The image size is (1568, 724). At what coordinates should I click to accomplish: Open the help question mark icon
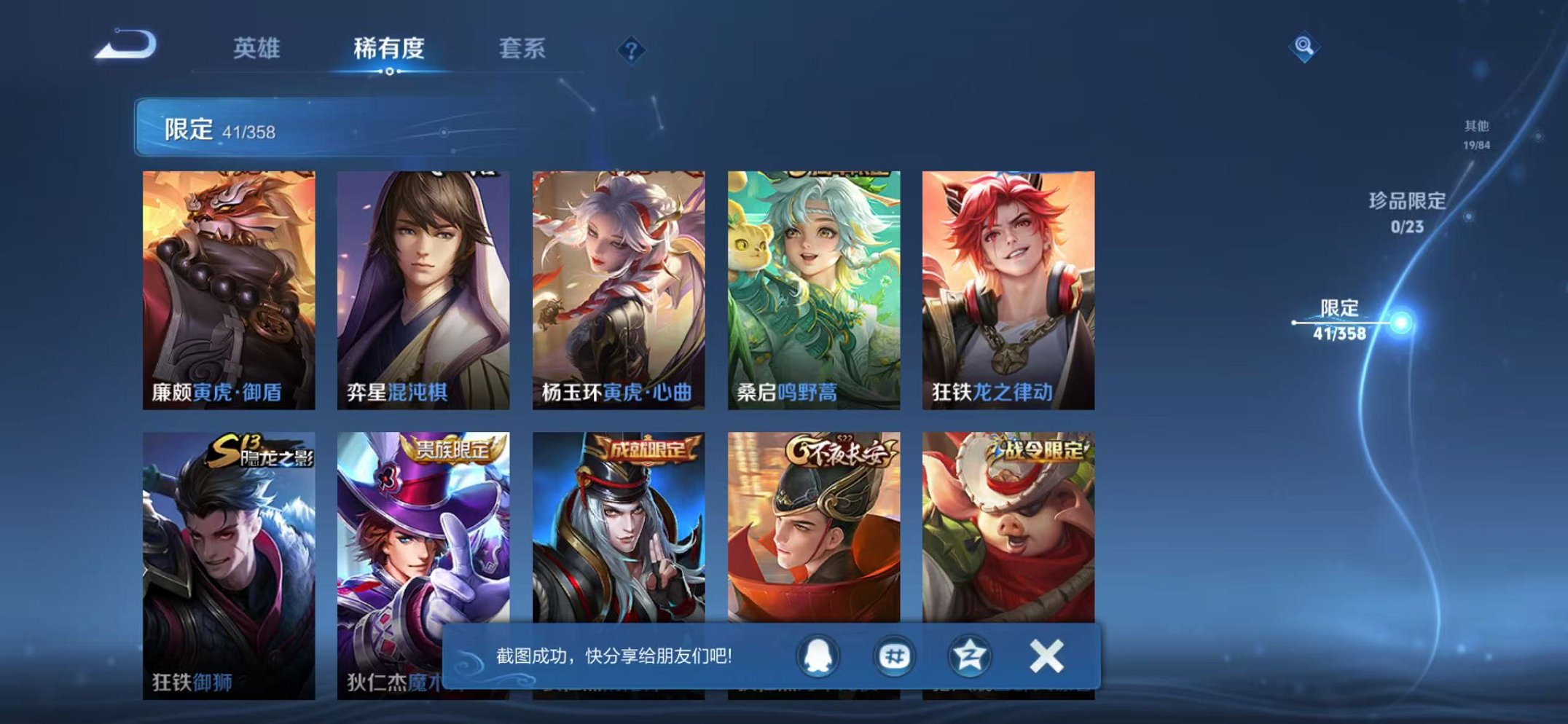click(633, 50)
